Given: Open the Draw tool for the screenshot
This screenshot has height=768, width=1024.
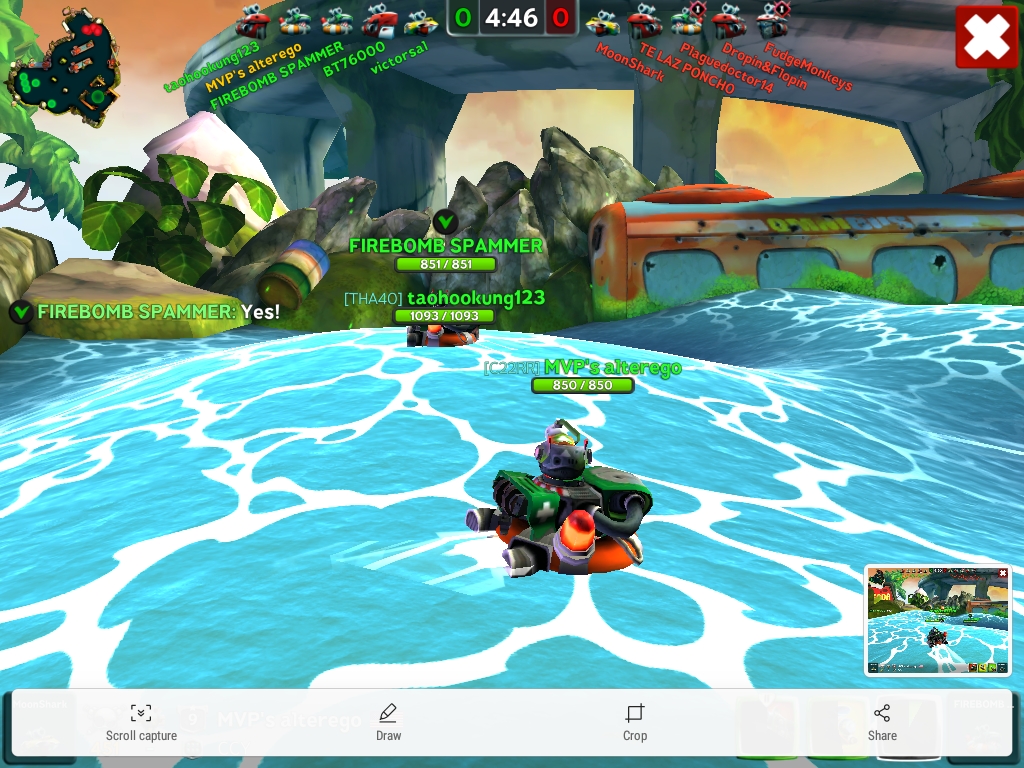Looking at the screenshot, I should [388, 722].
